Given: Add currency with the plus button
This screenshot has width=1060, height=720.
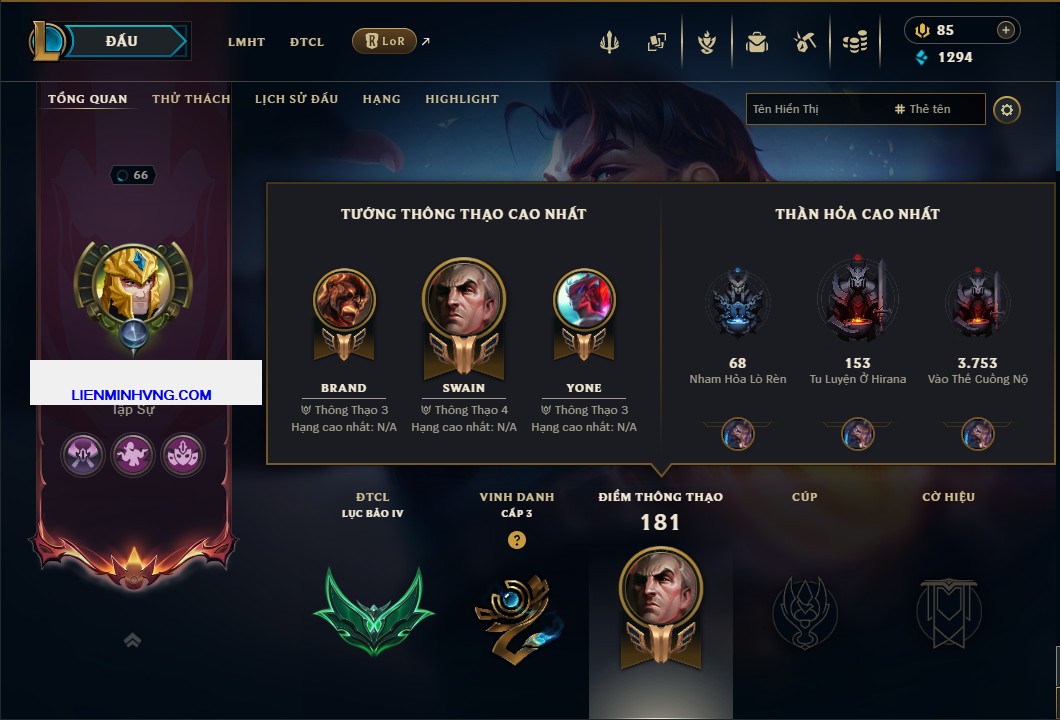Looking at the screenshot, I should pyautogui.click(x=1005, y=30).
